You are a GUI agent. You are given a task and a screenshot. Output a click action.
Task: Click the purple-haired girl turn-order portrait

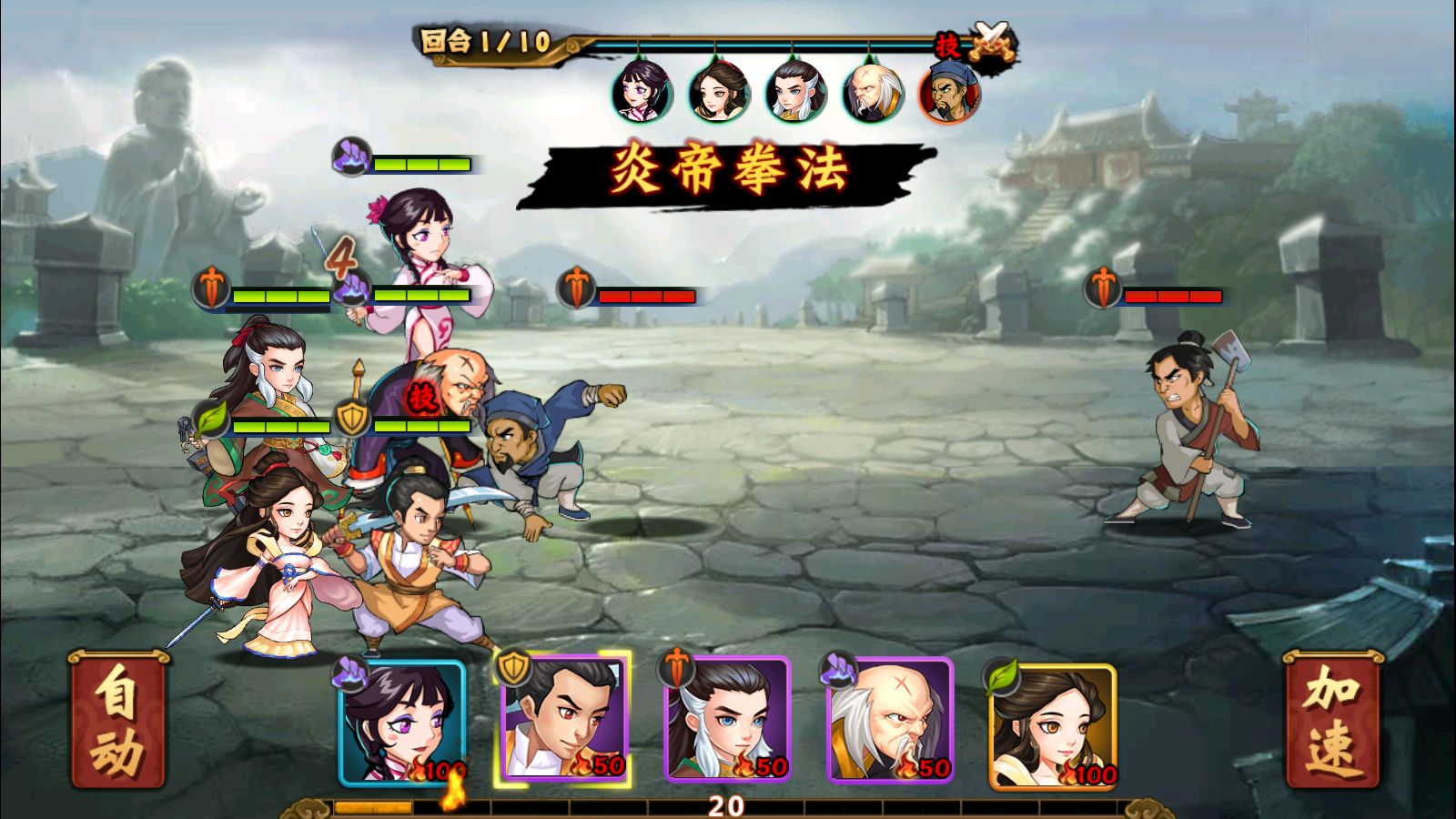coord(642,92)
